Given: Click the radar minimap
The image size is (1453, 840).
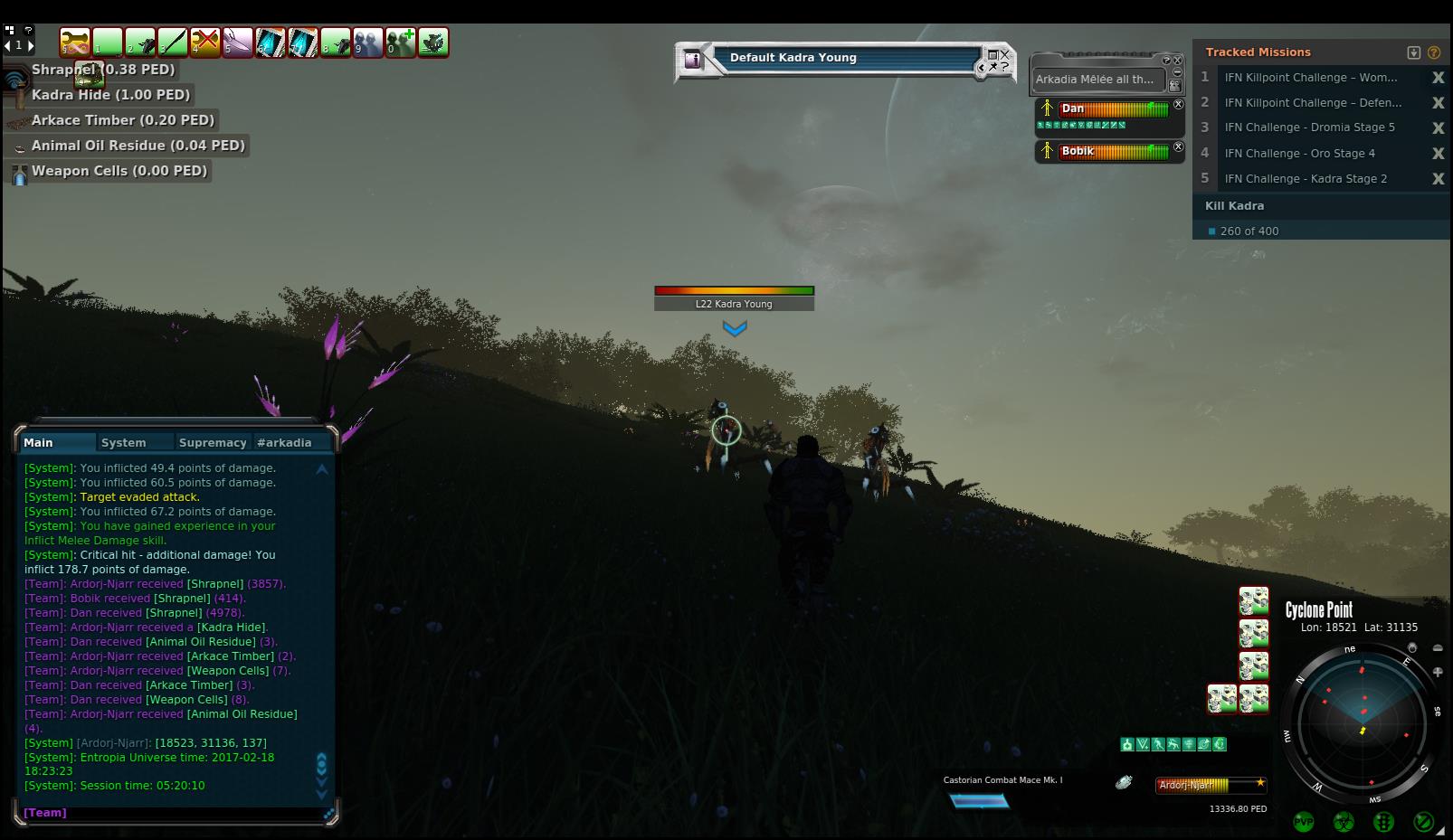Looking at the screenshot, I should (1362, 721).
